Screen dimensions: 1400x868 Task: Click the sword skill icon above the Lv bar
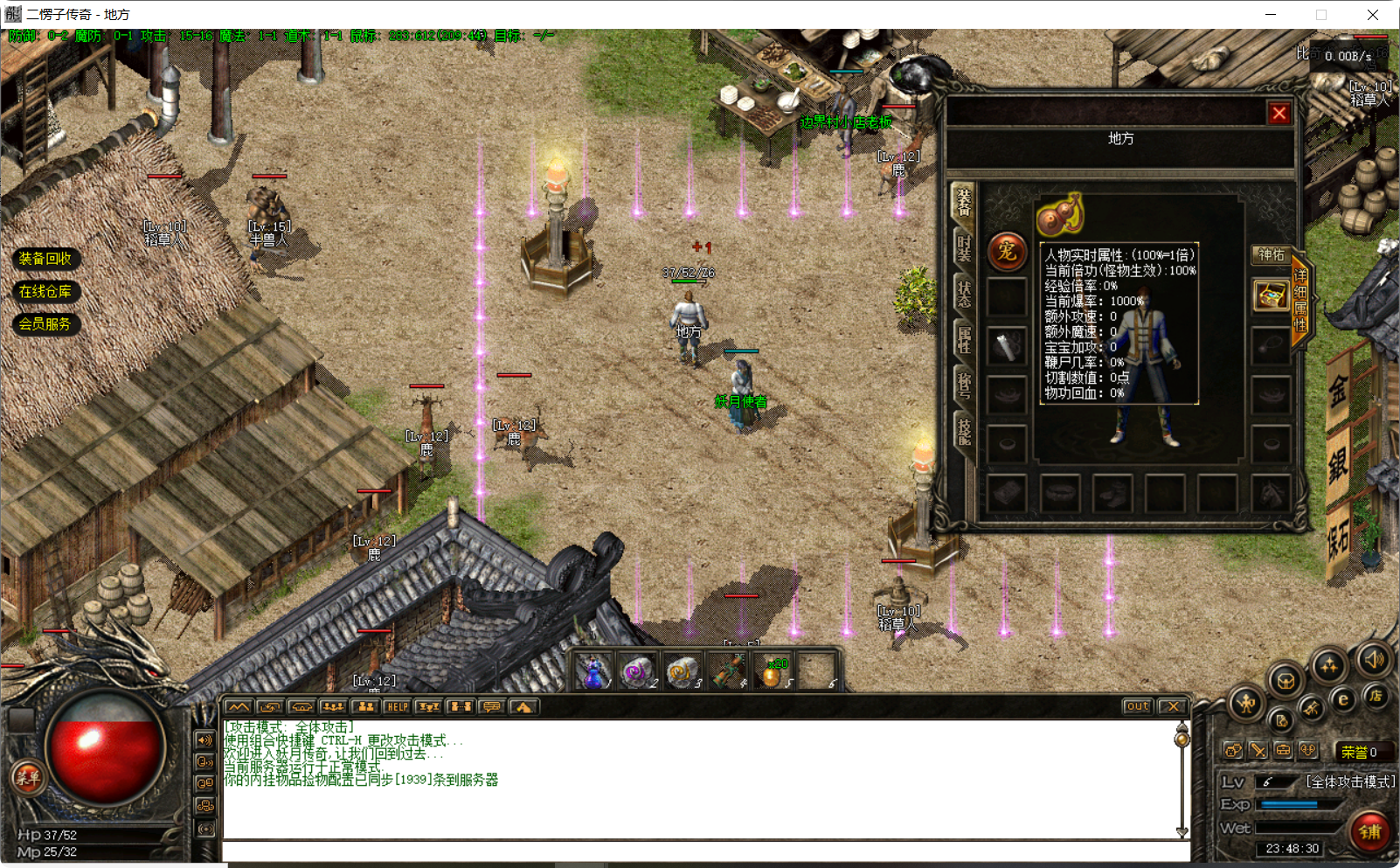1258,751
